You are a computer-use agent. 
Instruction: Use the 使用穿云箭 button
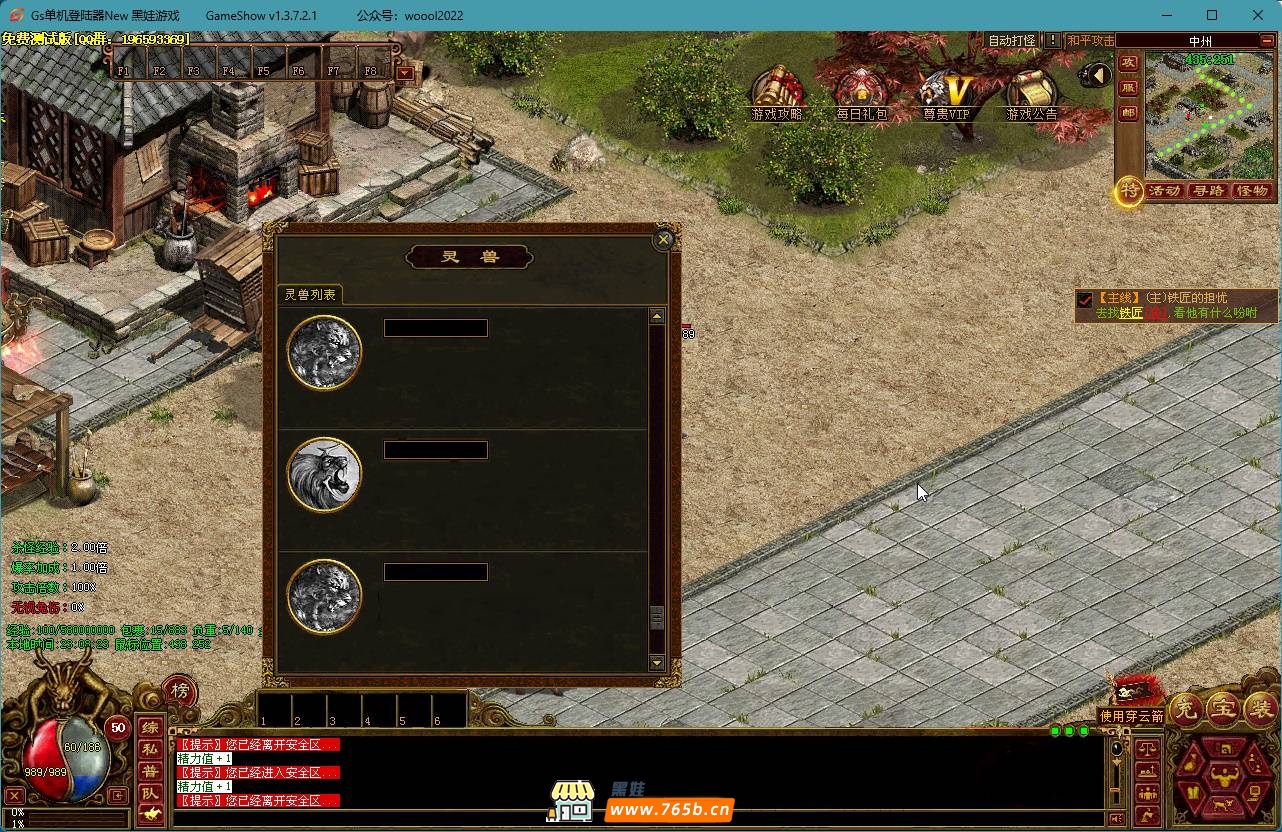tap(1132, 716)
